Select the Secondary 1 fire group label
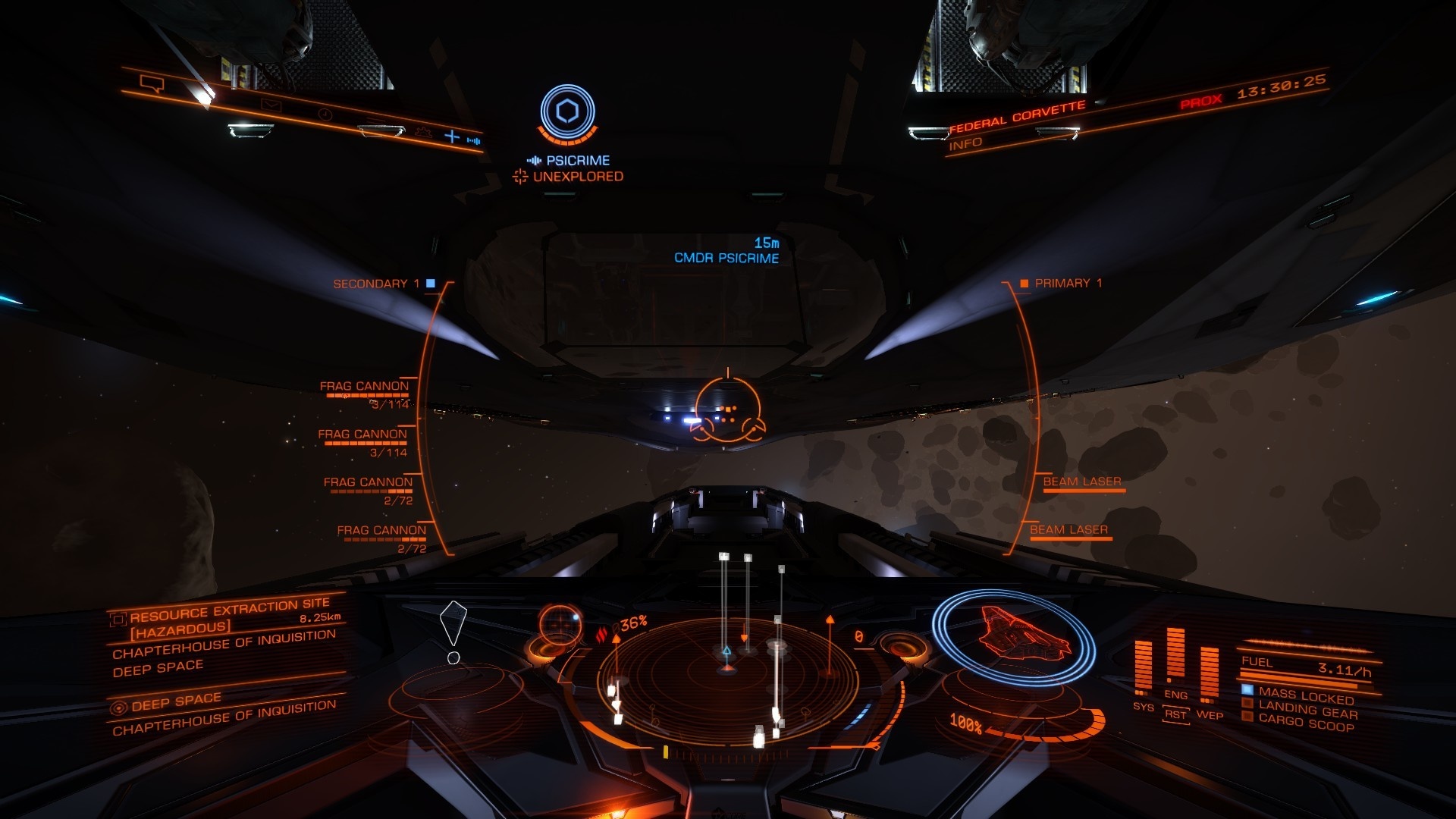1456x819 pixels. (376, 284)
